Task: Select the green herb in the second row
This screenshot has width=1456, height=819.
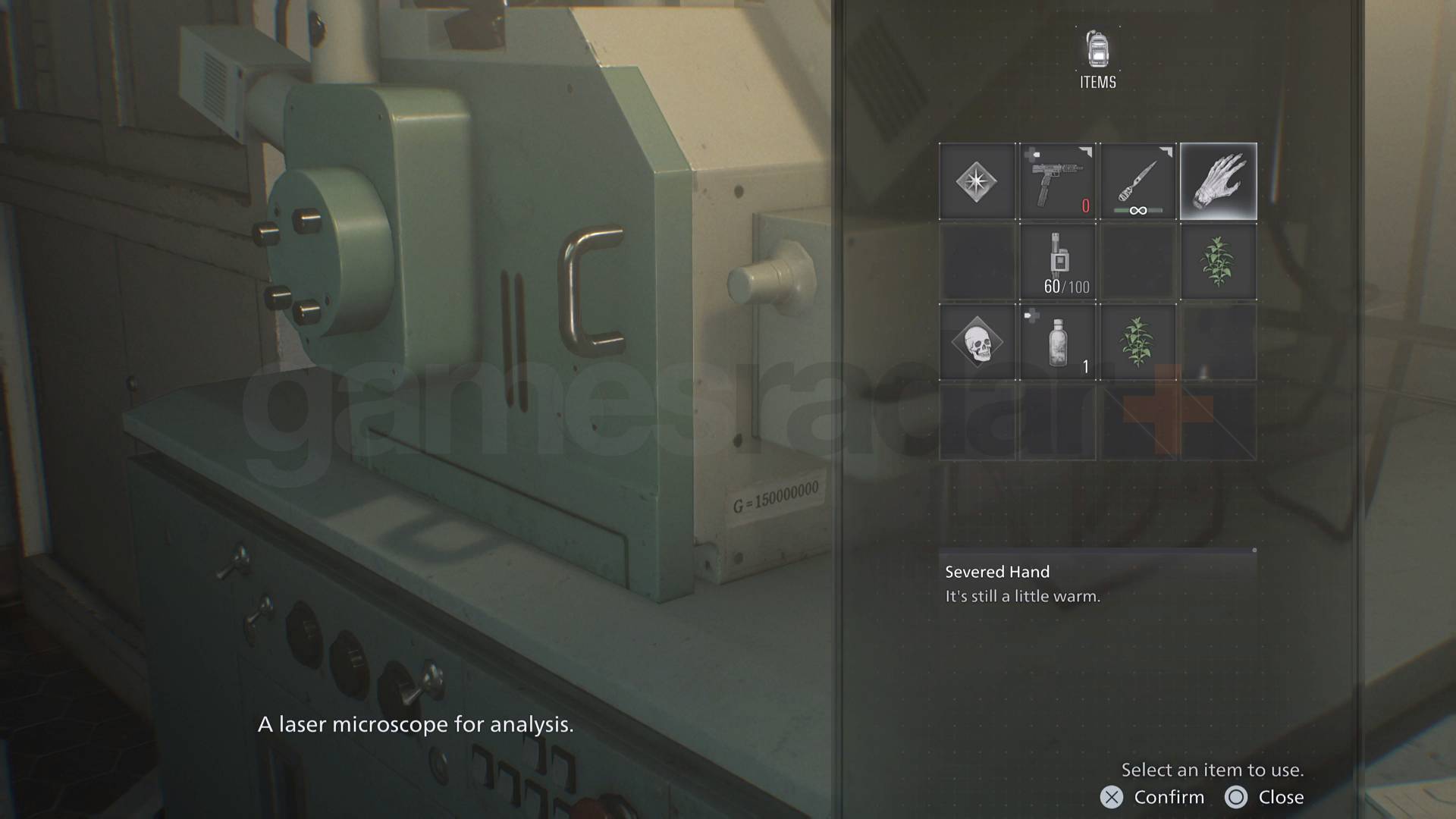Action: point(1217,262)
